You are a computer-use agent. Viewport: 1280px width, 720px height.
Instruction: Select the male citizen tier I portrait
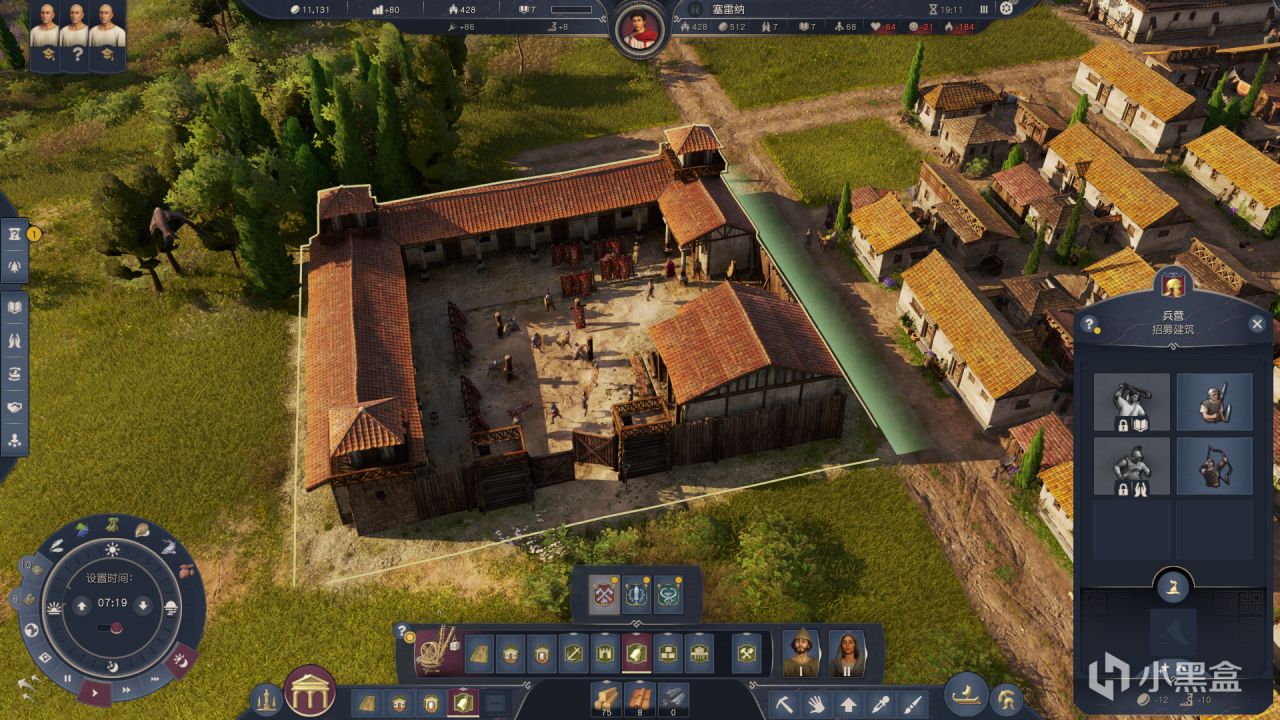pyautogui.click(x=800, y=653)
